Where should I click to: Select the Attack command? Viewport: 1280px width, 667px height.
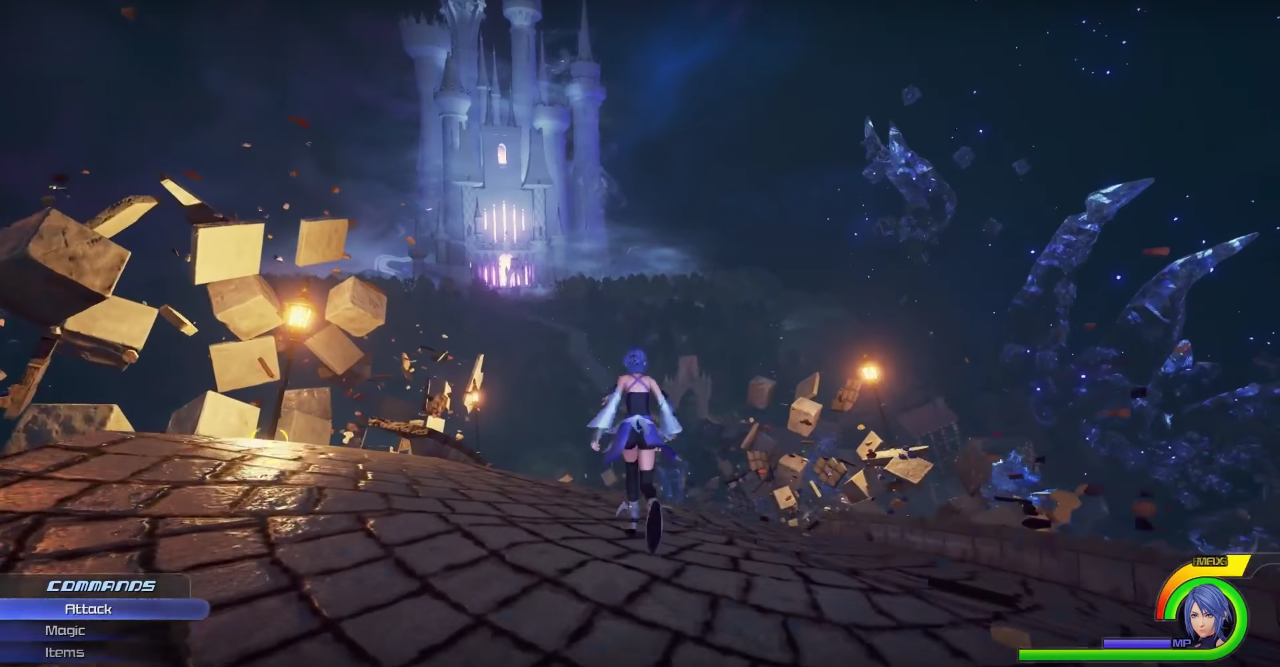pyautogui.click(x=89, y=609)
